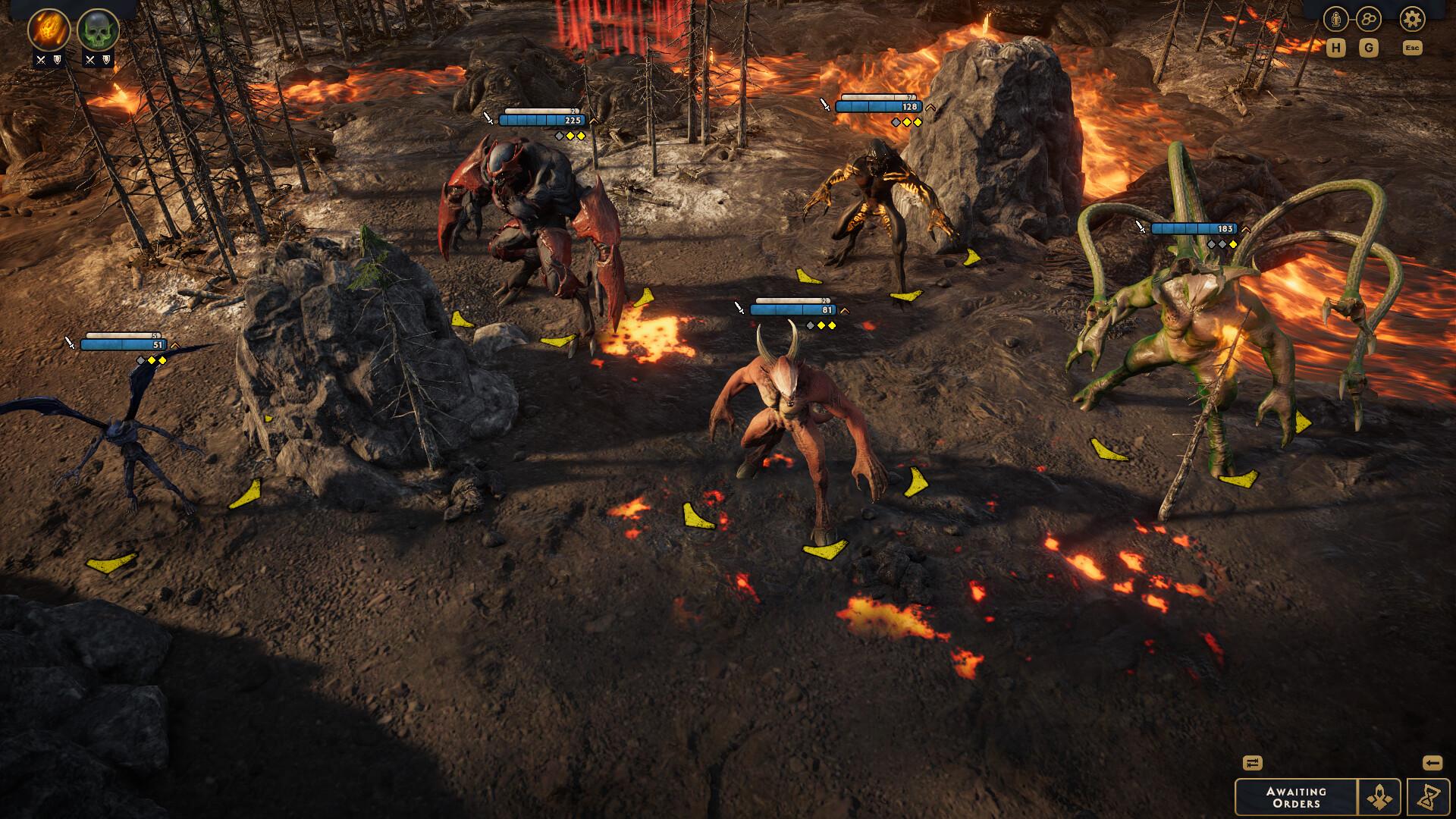Click the H hotkey badge top-right
Image resolution: width=1456 pixels, height=819 pixels.
point(1337,48)
